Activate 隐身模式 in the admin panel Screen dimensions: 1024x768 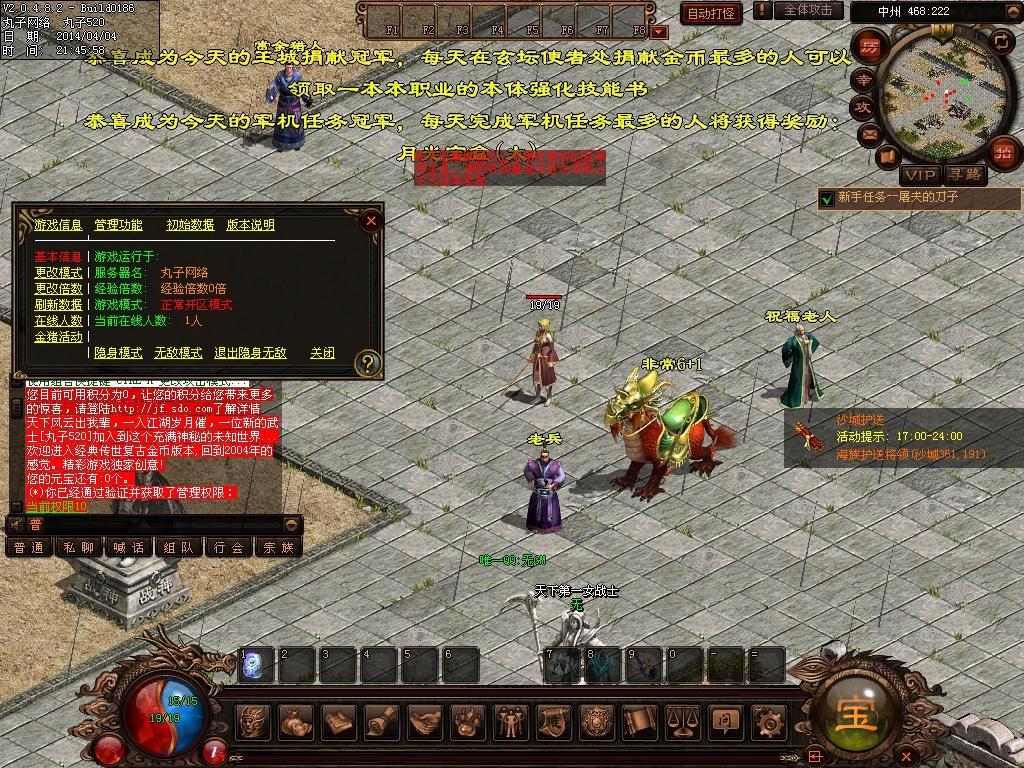click(x=118, y=353)
